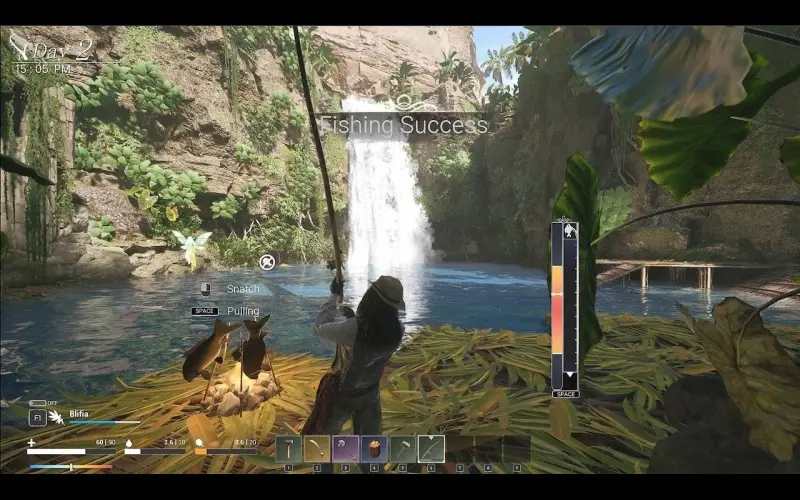Viewport: 800px width, 500px height.
Task: Toggle the OFF switch above Blifia
Action: coord(37,403)
